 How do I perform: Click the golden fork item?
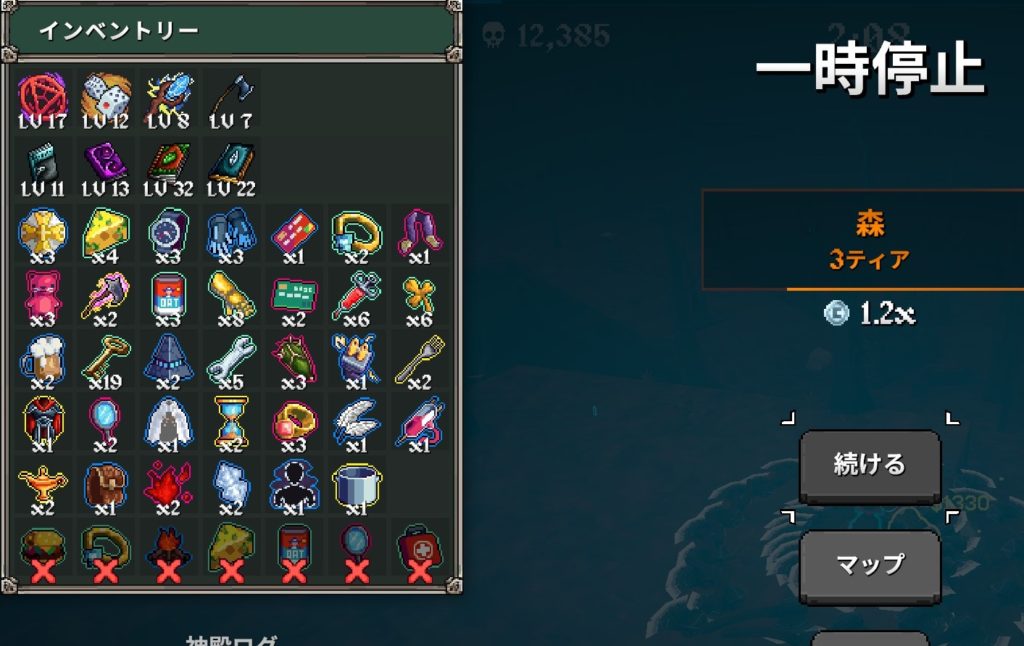420,358
